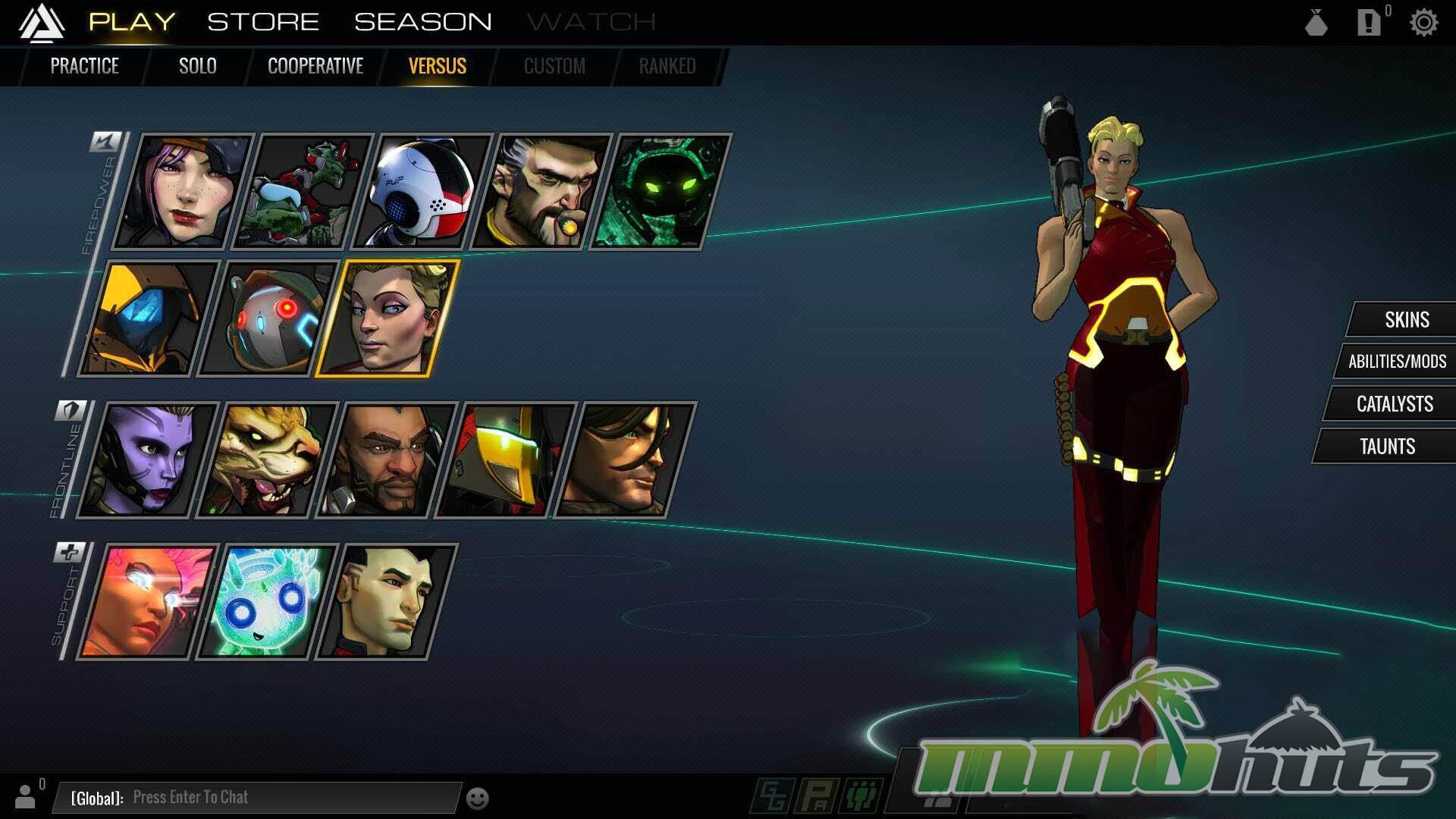
Task: Open settings with the gear icon
Action: [x=1423, y=23]
